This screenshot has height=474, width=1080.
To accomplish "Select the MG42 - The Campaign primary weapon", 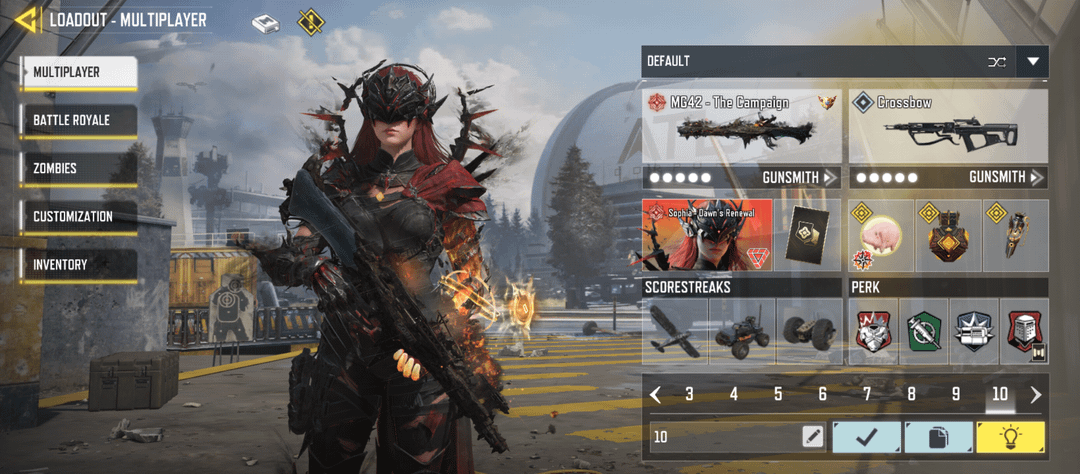I will point(741,126).
